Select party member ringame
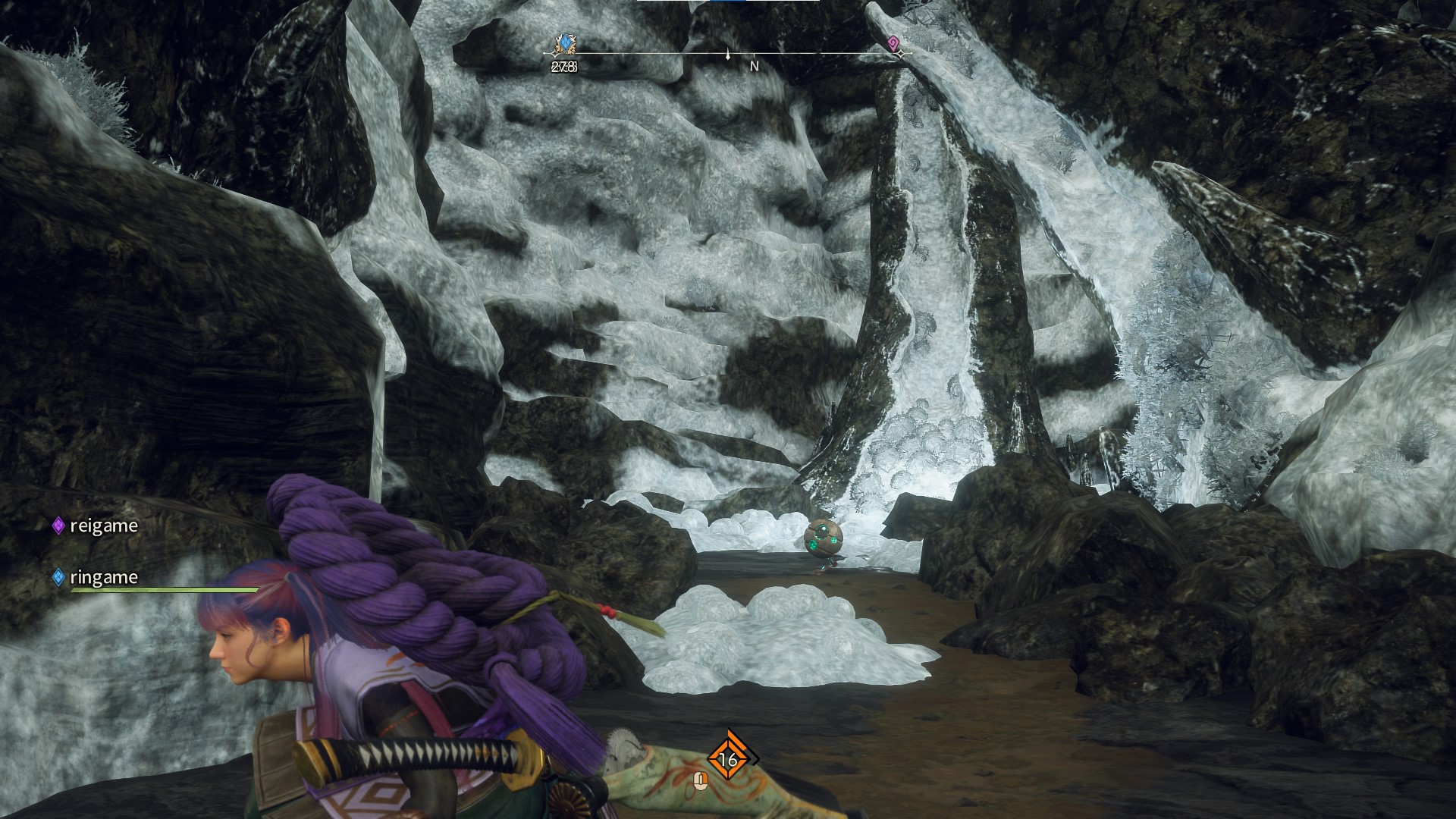 coord(103,577)
